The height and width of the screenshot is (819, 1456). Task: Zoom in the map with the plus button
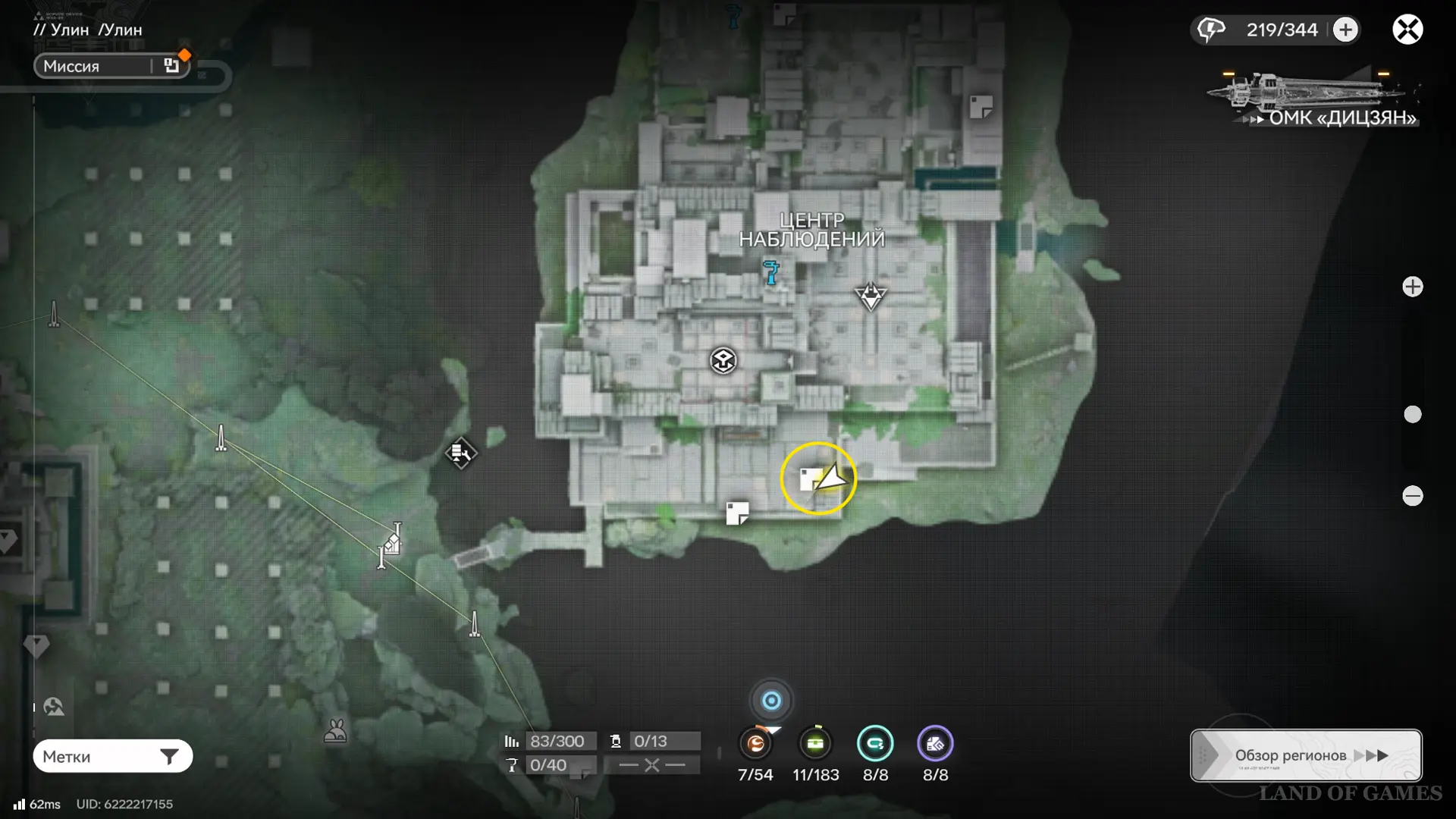coord(1412,287)
